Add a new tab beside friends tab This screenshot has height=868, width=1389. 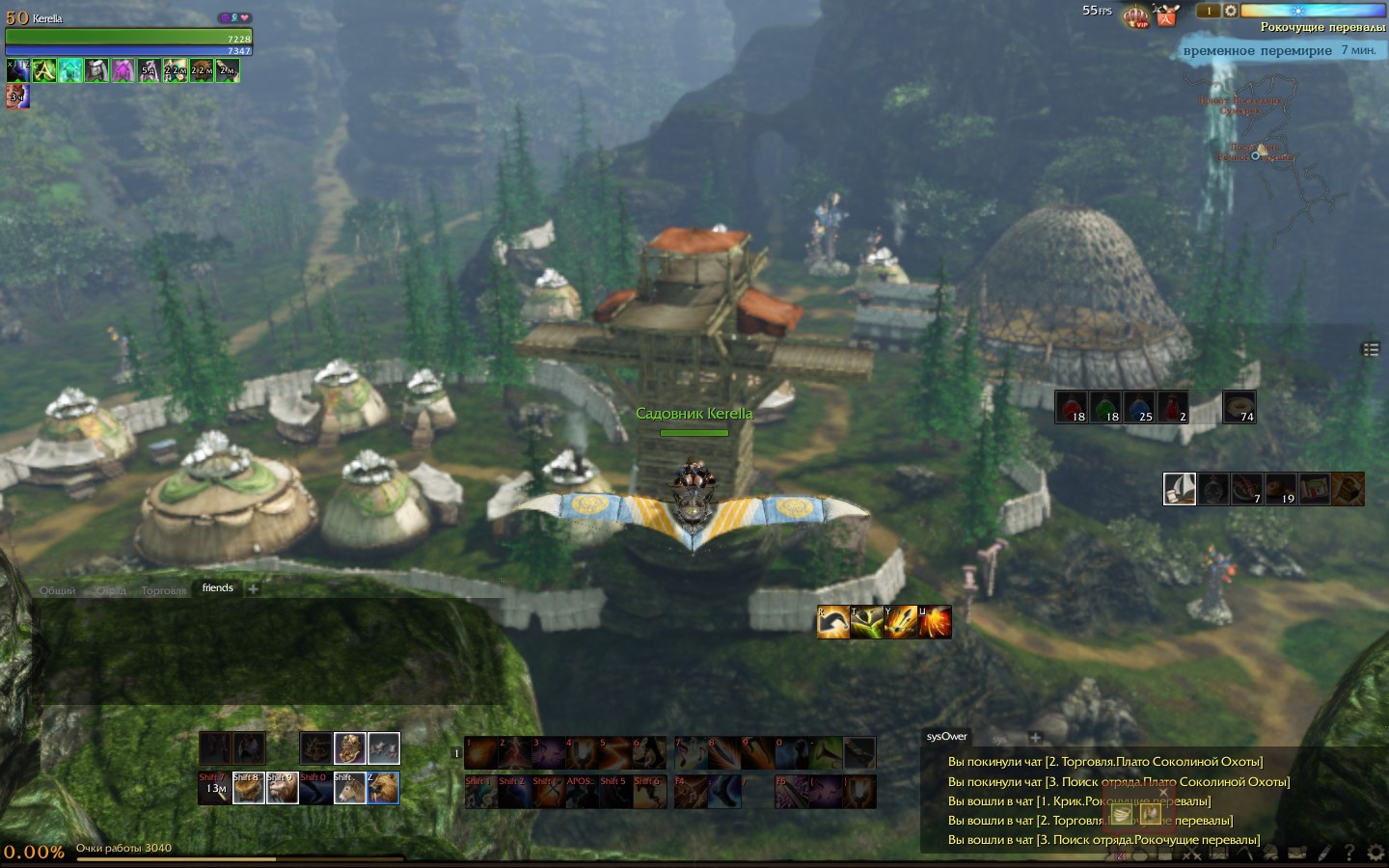click(253, 588)
